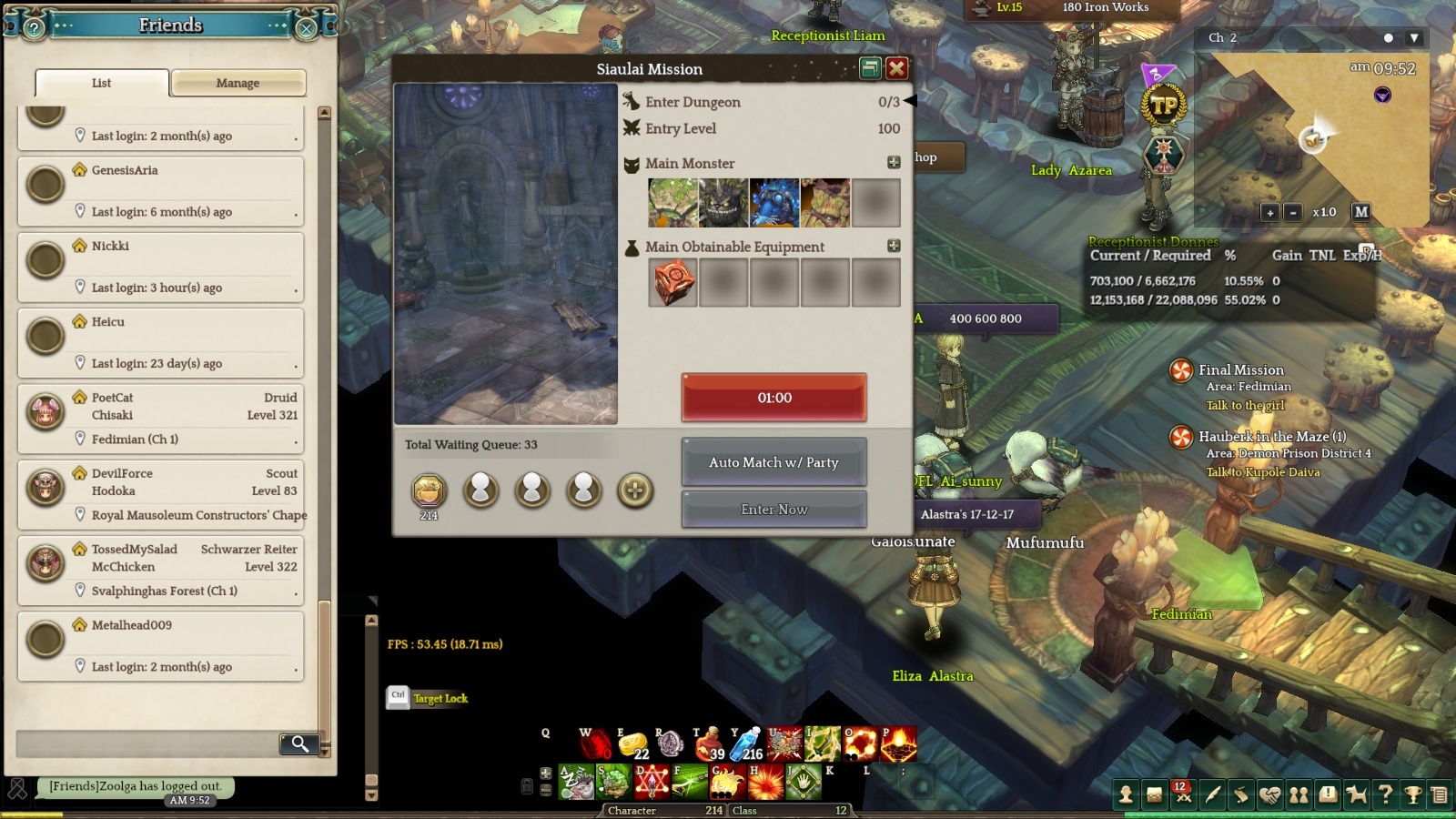Expand the Main Monster list
The width and height of the screenshot is (1456, 819).
pos(894,162)
